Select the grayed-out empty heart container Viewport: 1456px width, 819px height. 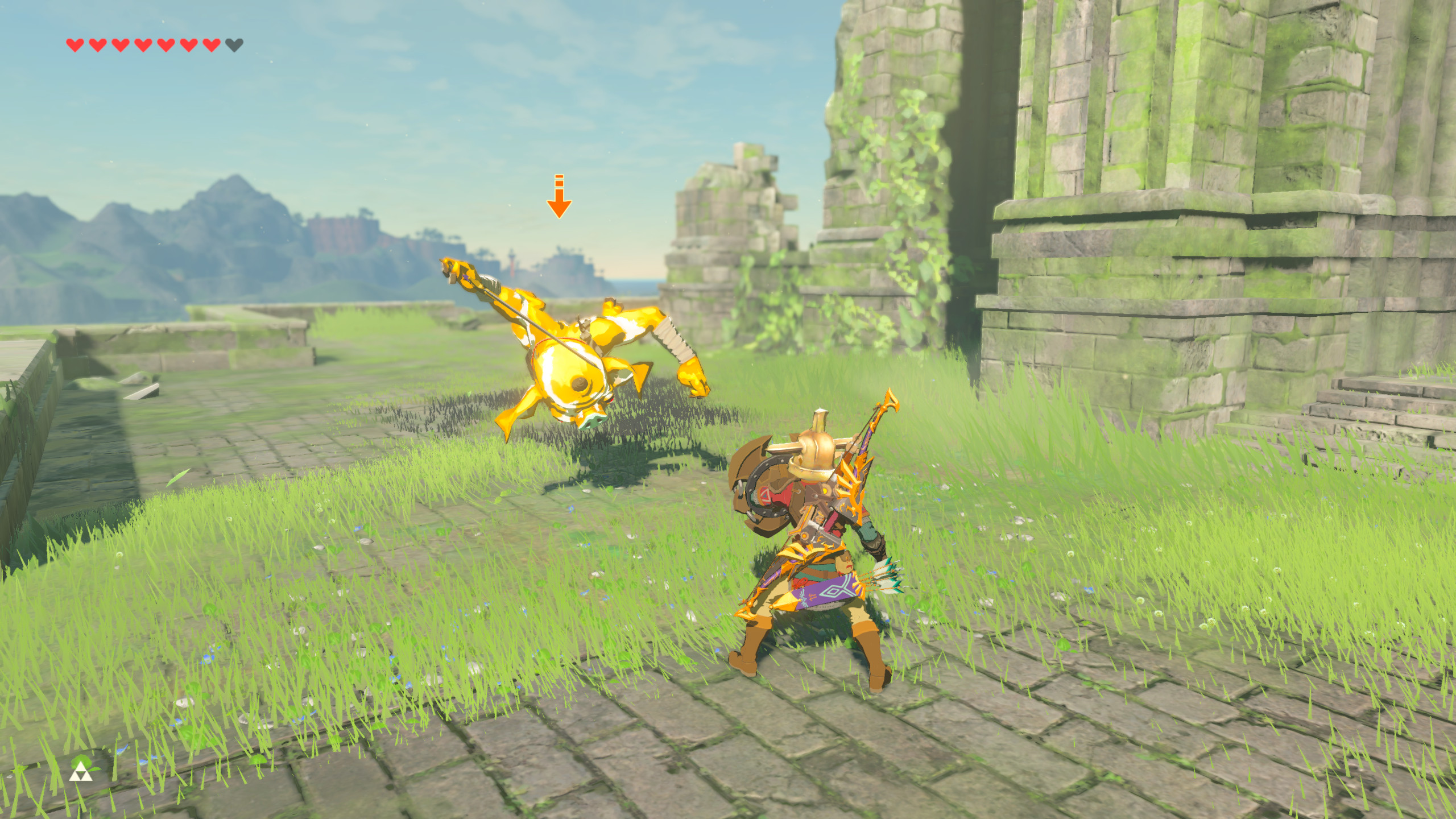click(233, 44)
